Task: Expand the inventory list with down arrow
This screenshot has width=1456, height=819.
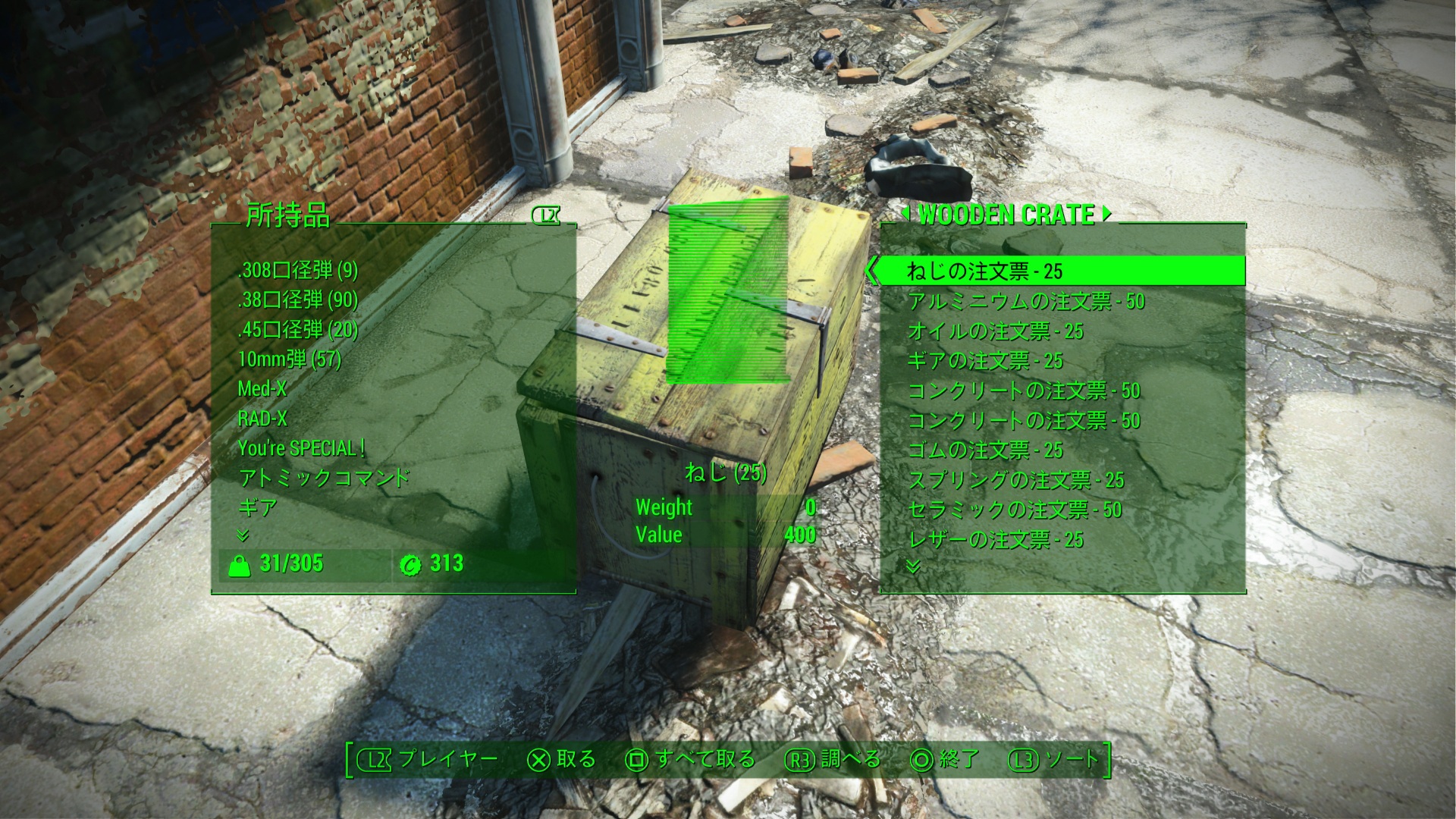Action: point(243,535)
